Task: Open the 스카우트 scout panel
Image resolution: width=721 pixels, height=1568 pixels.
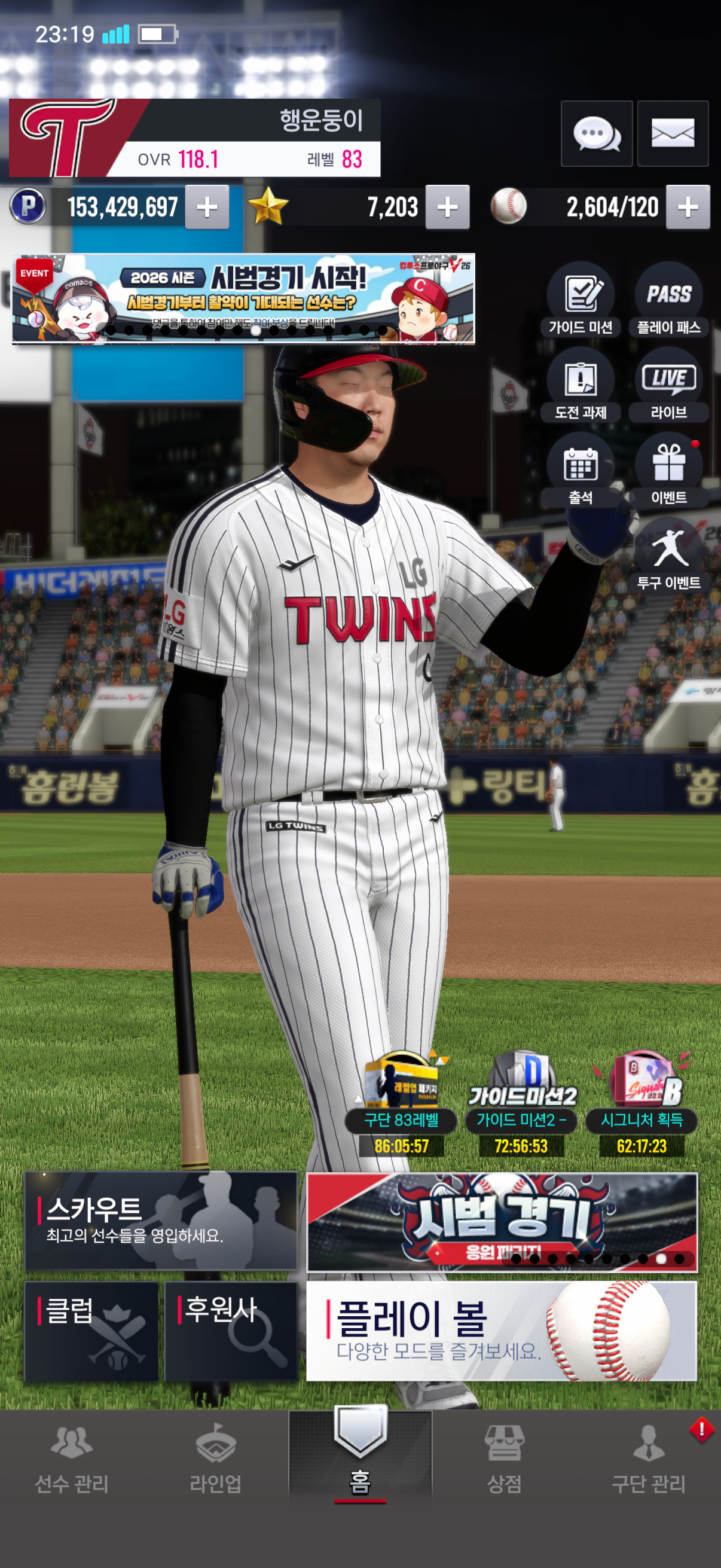Action: click(161, 1221)
